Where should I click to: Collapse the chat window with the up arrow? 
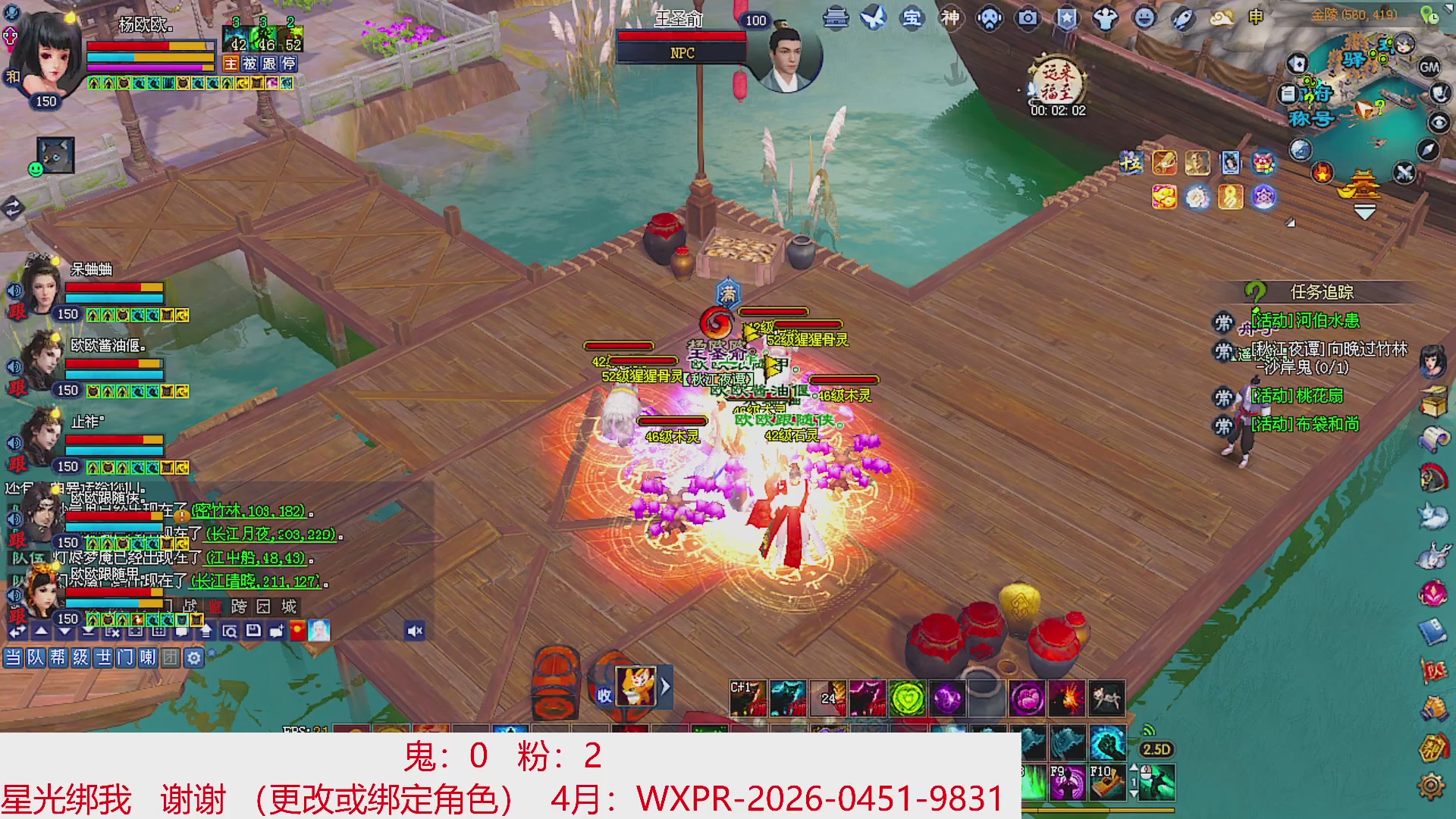tap(40, 631)
